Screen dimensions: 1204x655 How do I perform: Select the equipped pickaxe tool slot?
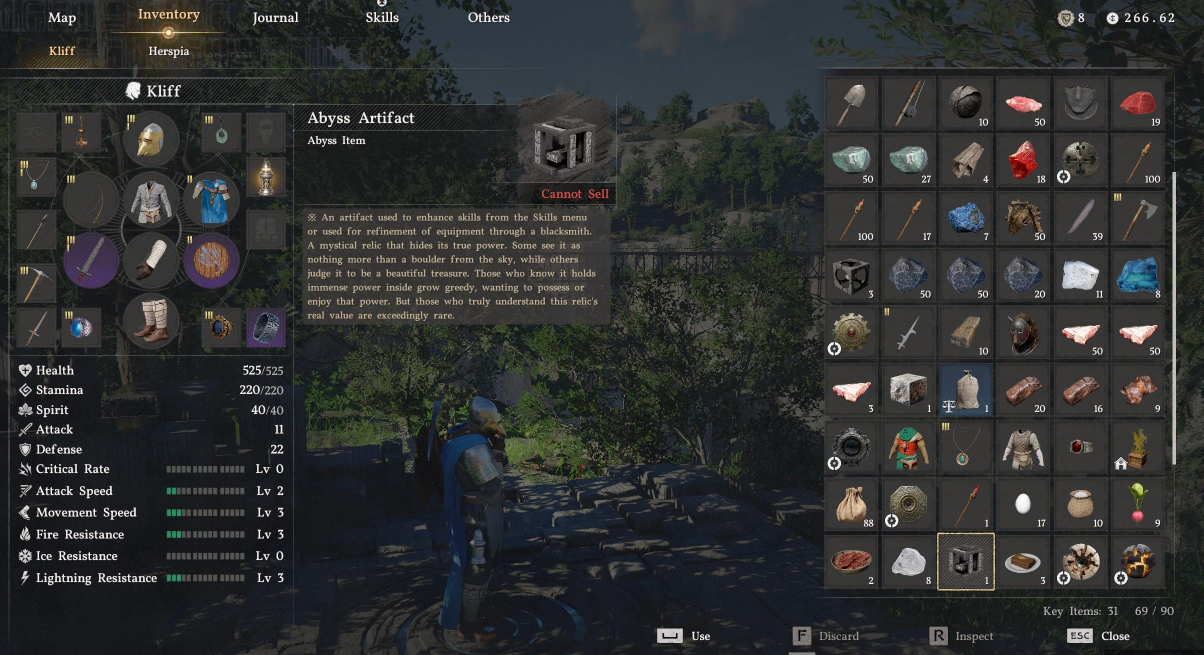[x=35, y=282]
